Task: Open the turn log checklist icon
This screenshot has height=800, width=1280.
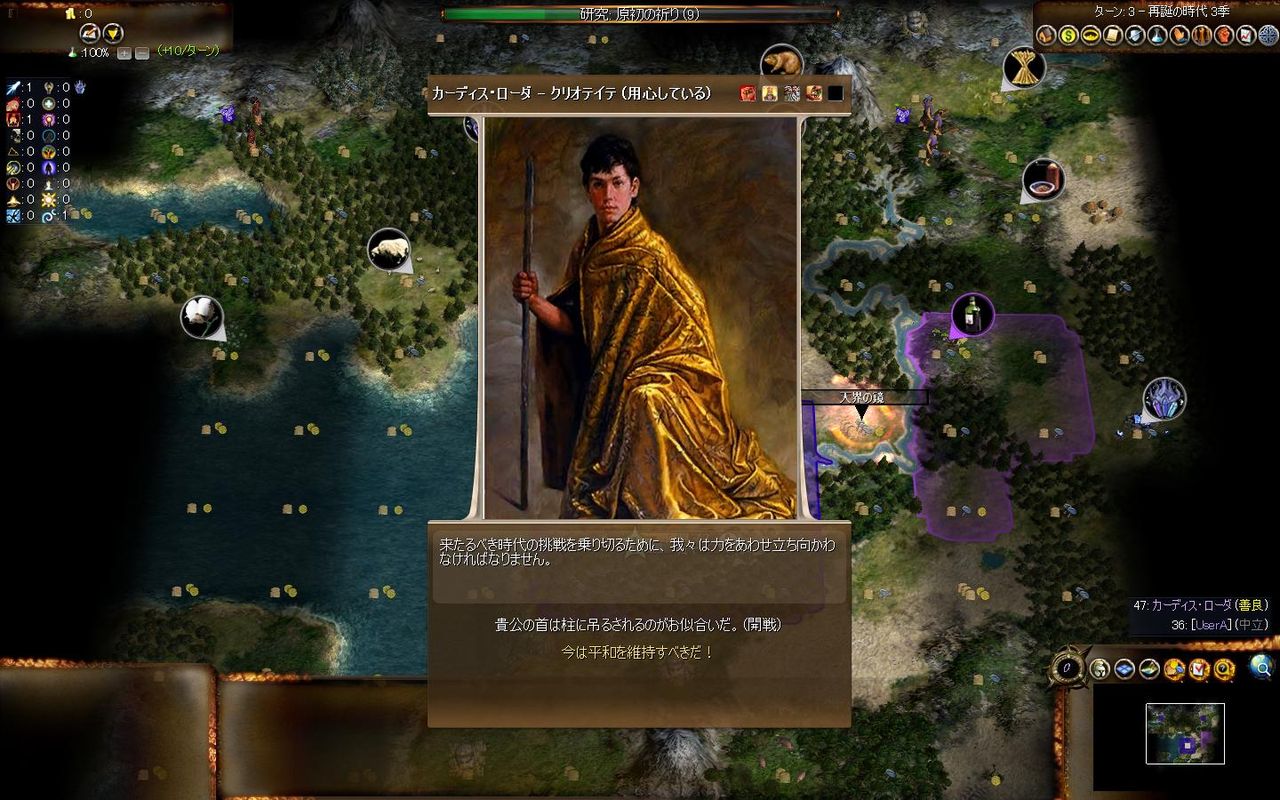Action: [x=1197, y=668]
